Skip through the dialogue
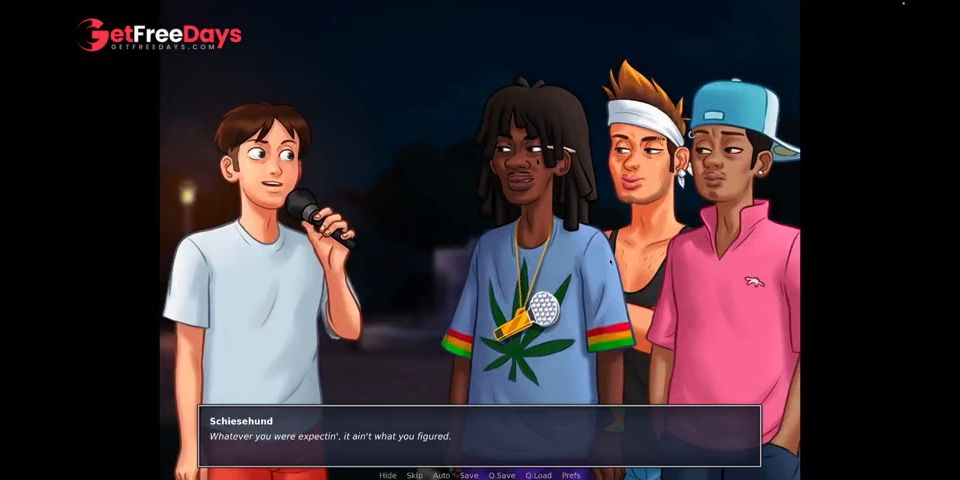960x480 pixels. pos(414,475)
